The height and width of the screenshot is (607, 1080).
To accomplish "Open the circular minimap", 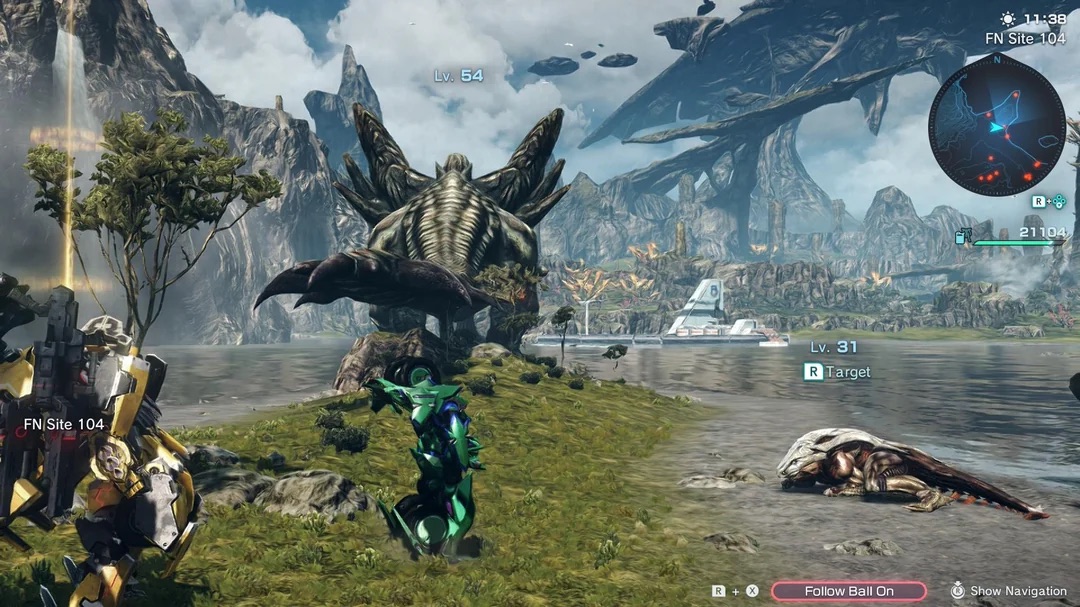I will [996, 125].
